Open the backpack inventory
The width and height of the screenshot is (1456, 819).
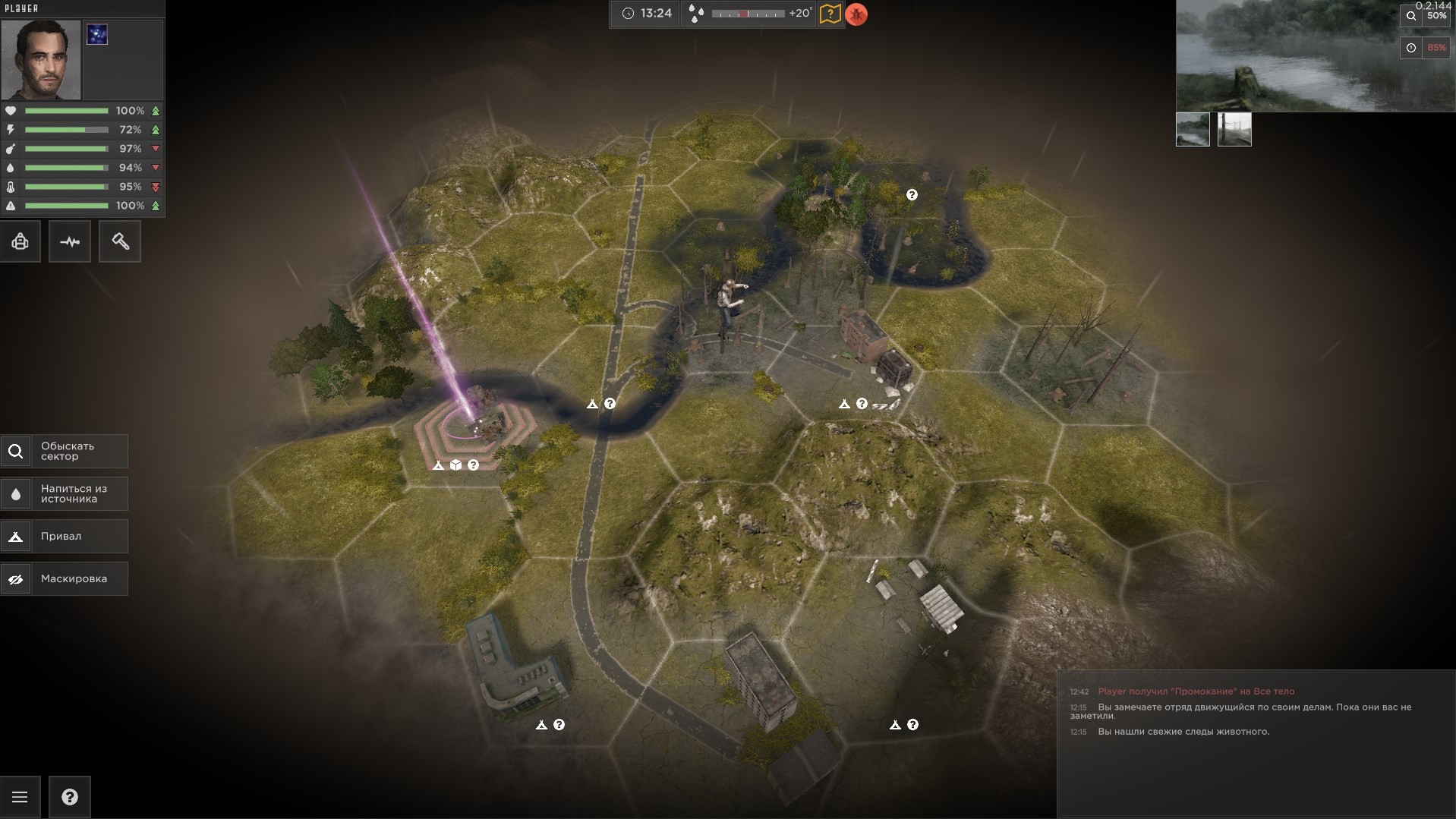20,242
